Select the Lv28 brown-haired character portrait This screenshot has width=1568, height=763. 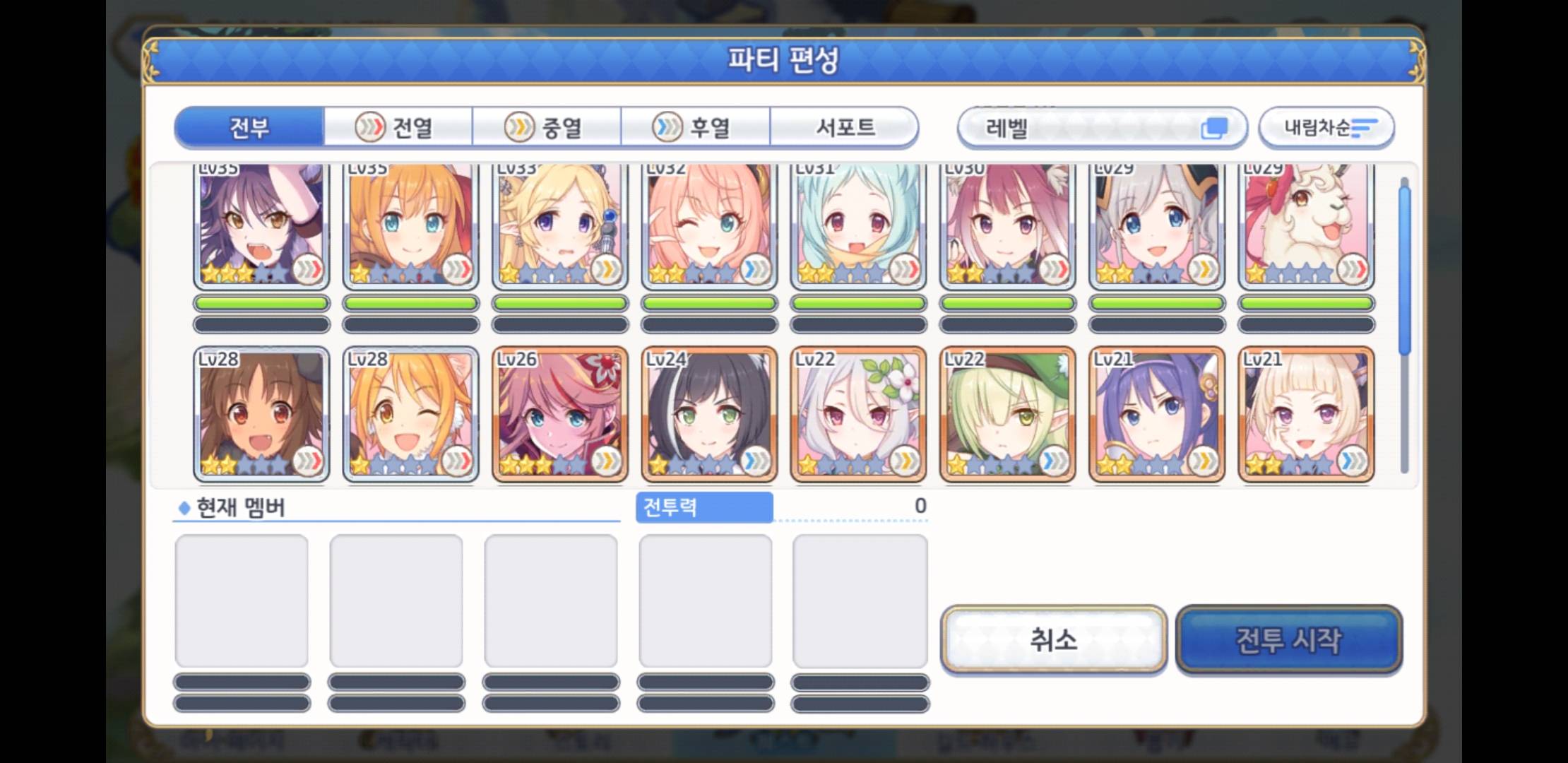pos(261,414)
